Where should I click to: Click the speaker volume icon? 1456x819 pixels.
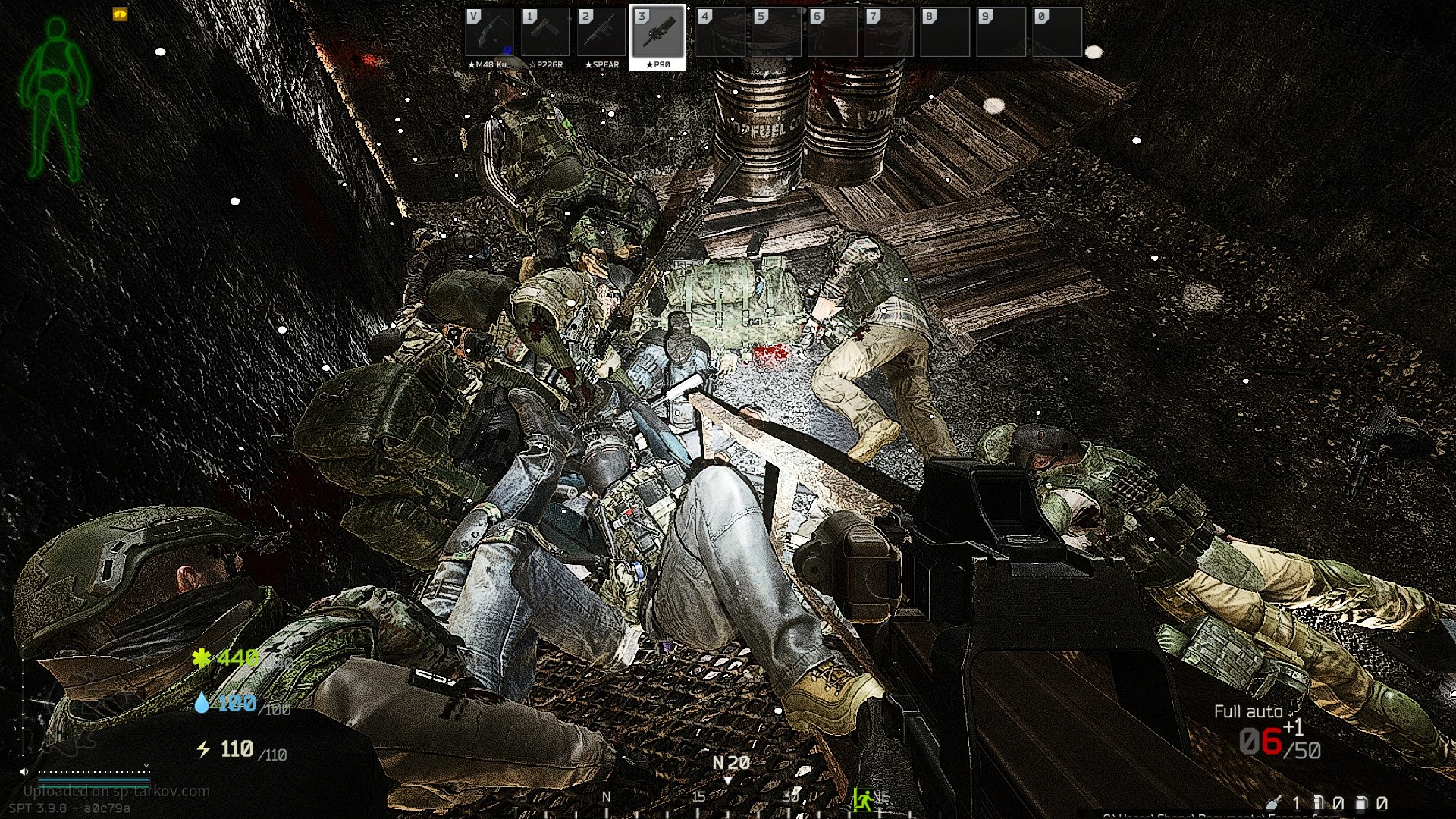pyautogui.click(x=24, y=772)
